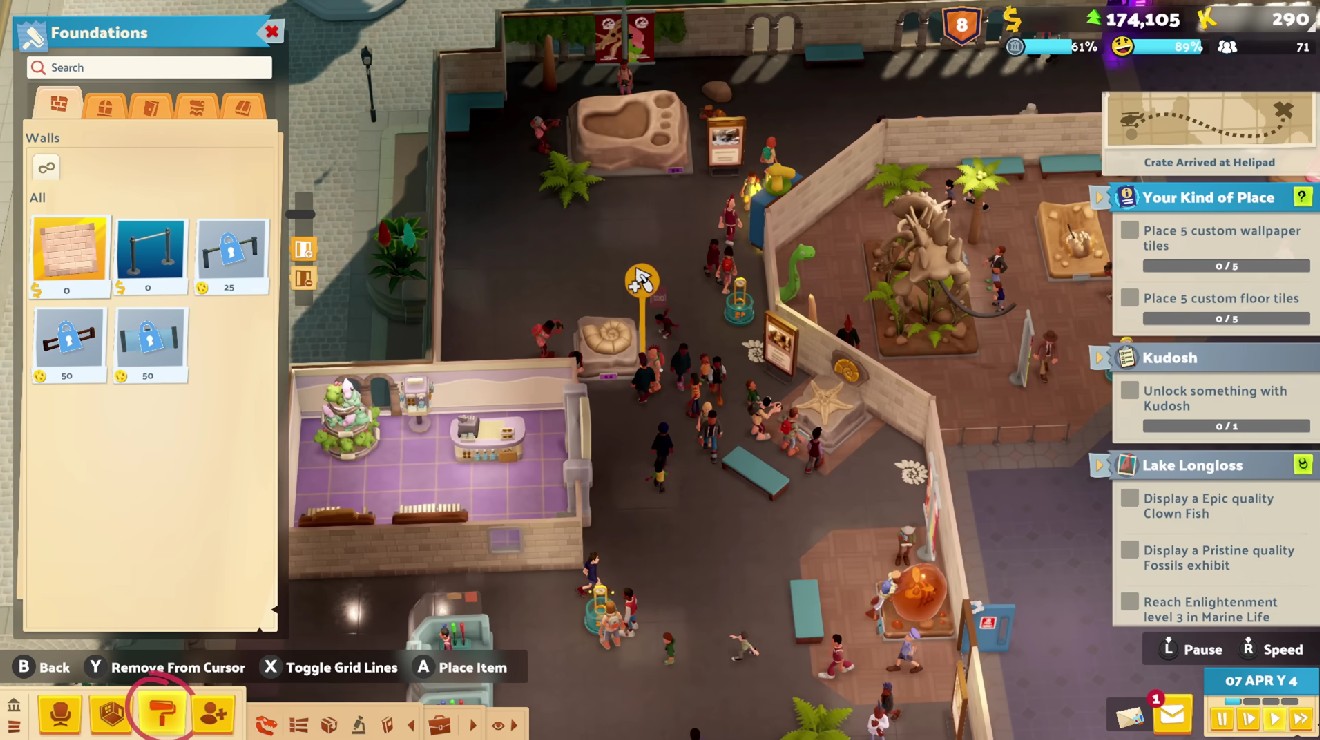The height and width of the screenshot is (740, 1320).
Task: Open the staff hiring person-plus icon
Action: (x=212, y=713)
